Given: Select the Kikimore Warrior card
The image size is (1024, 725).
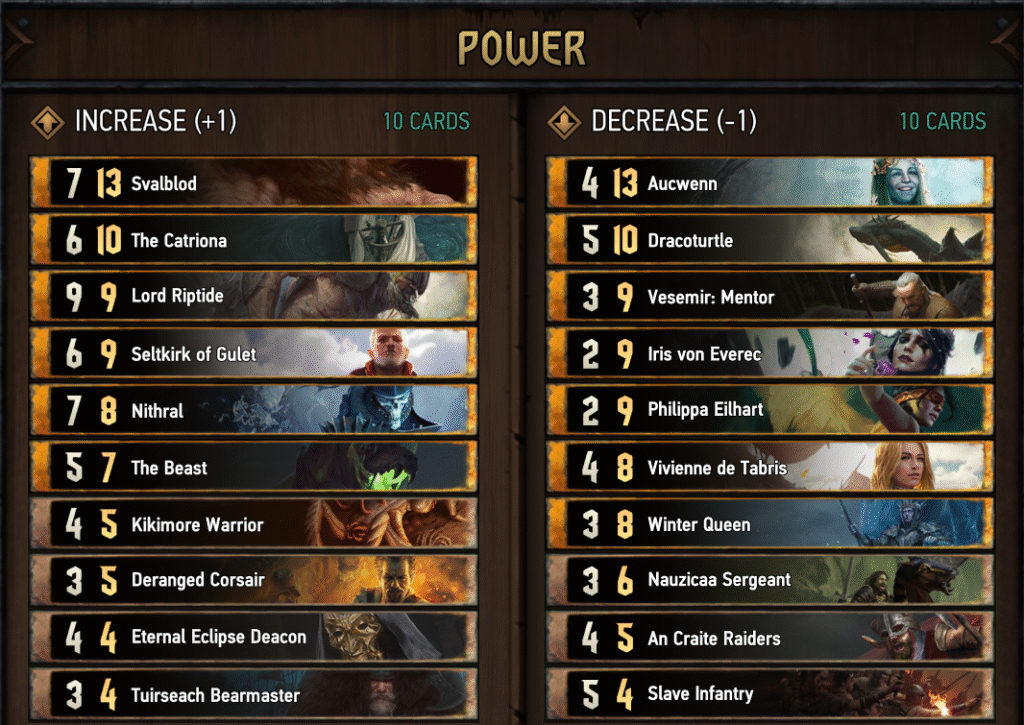Looking at the screenshot, I should click(x=254, y=524).
